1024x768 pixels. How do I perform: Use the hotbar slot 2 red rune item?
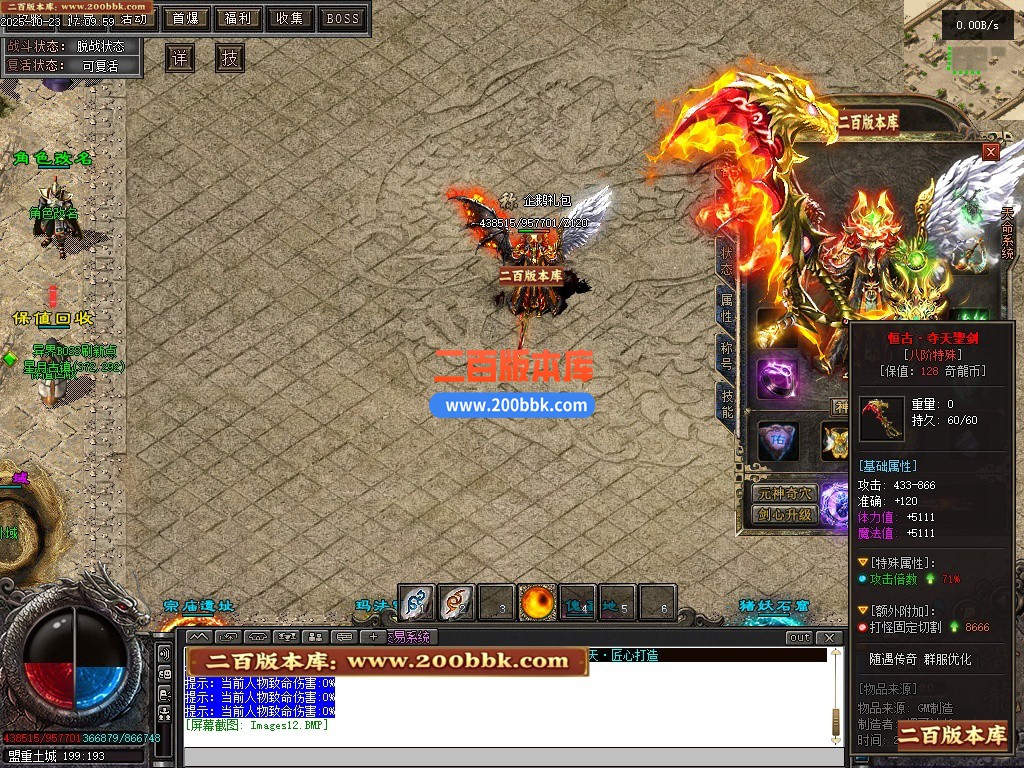[x=457, y=602]
